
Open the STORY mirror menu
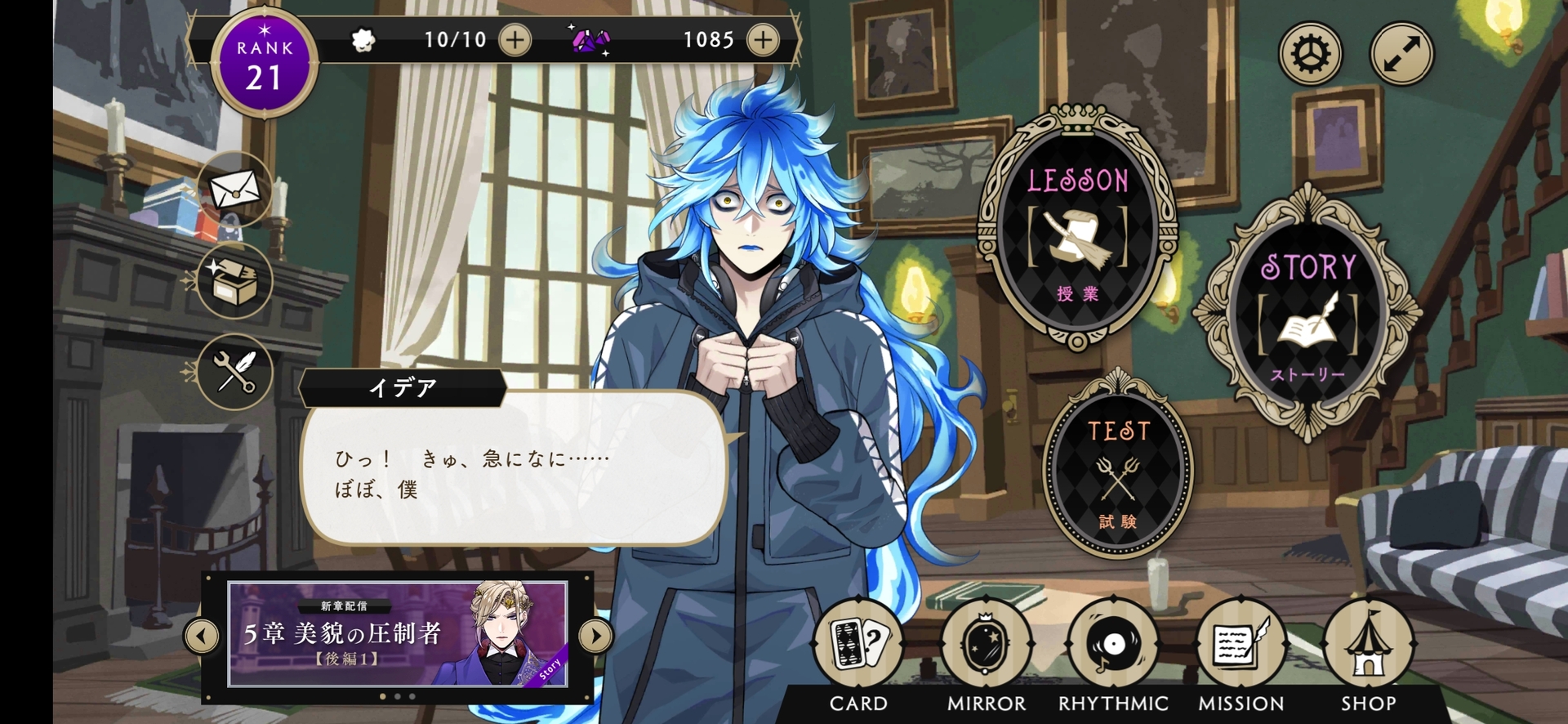(1307, 315)
